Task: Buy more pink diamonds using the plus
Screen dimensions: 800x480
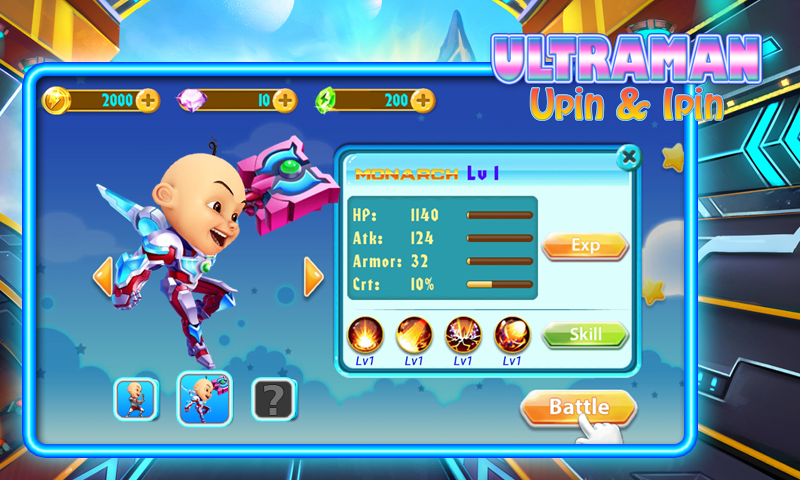Action: [285, 100]
